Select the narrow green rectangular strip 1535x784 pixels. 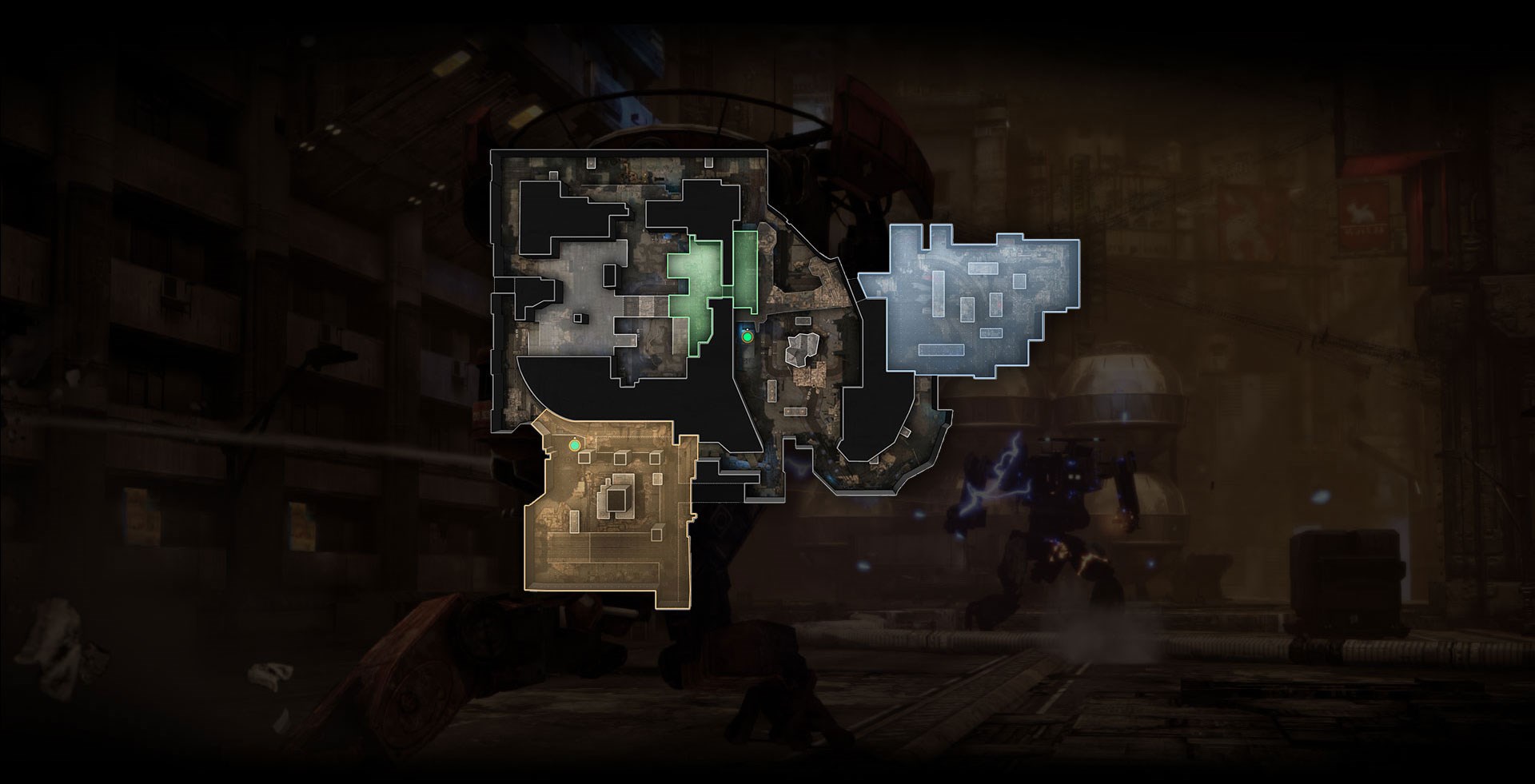(x=745, y=270)
